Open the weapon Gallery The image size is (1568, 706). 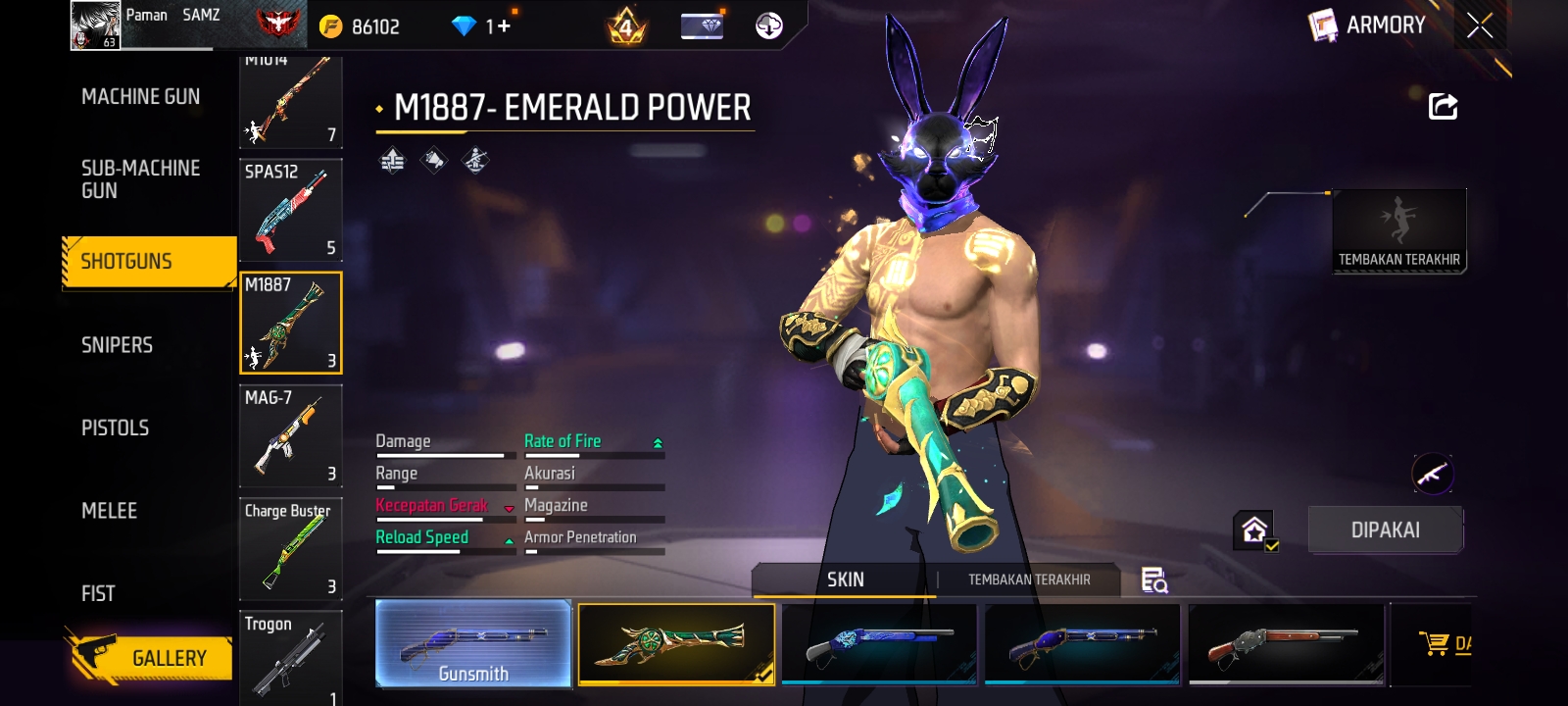150,658
